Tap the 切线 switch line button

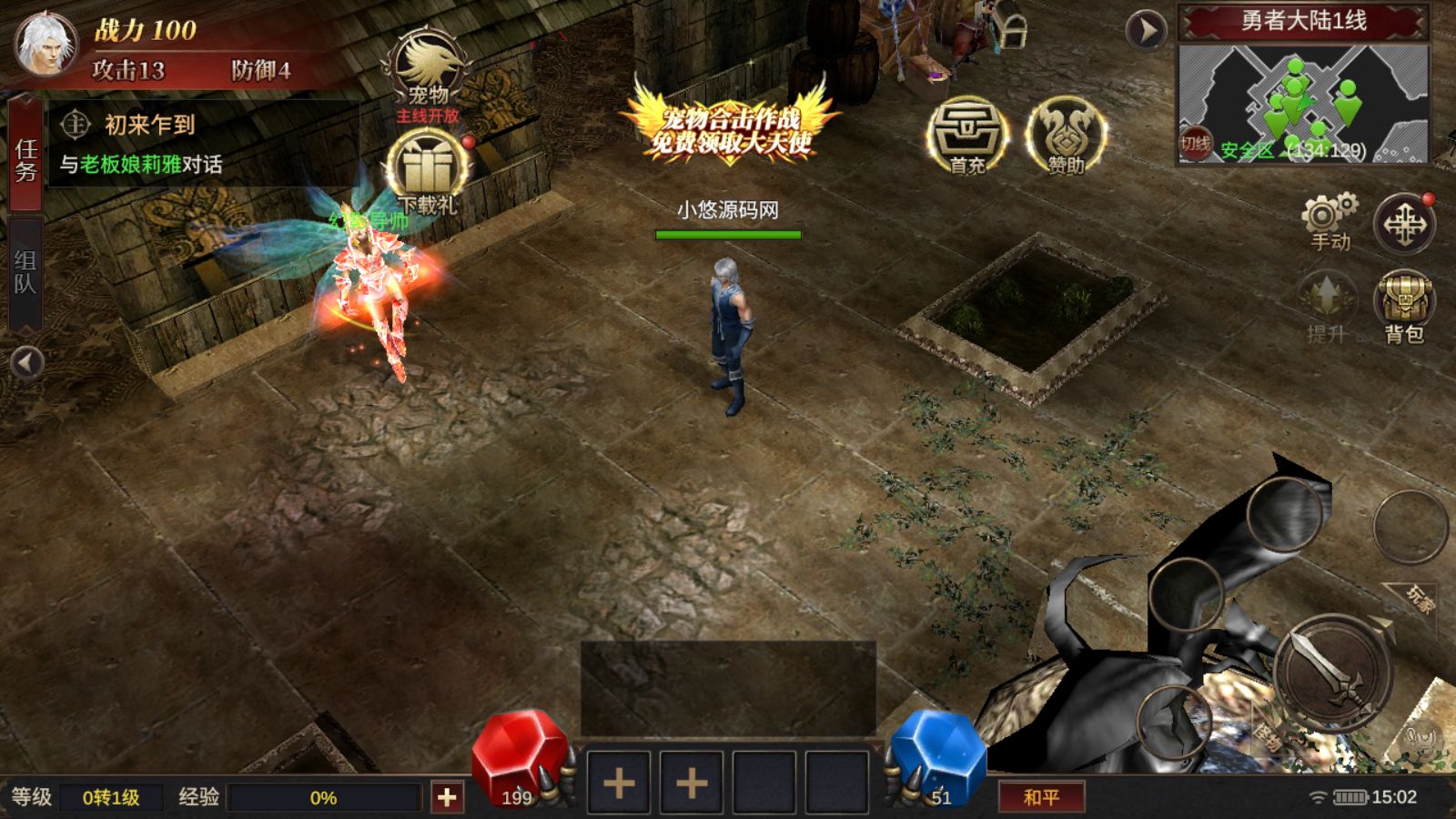[1195, 144]
